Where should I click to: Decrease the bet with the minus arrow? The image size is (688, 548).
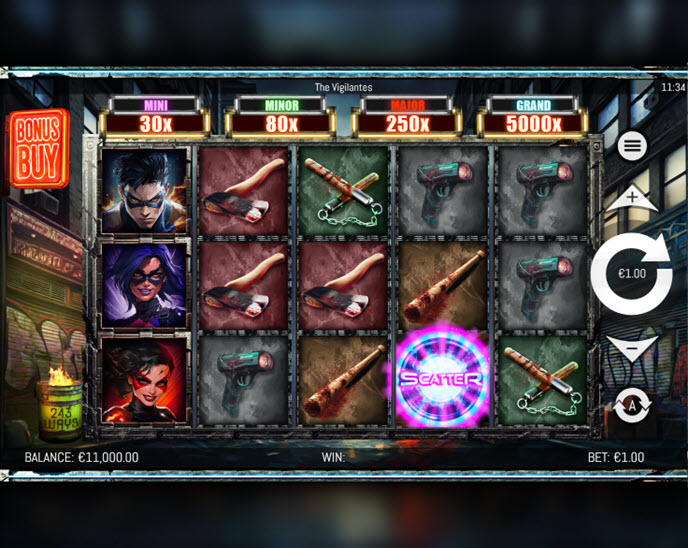tap(631, 348)
